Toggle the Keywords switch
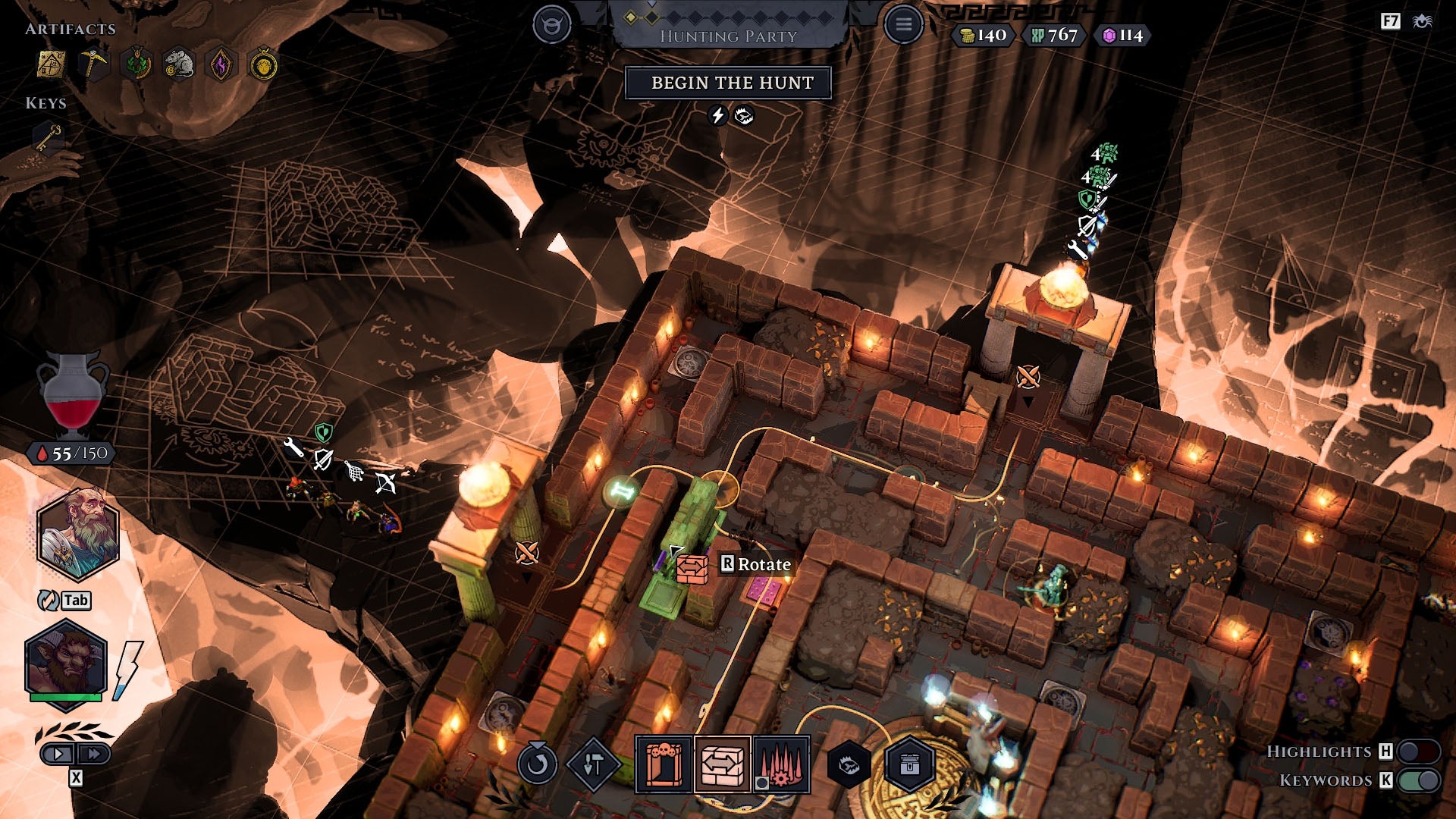The width and height of the screenshot is (1456, 819). (1419, 780)
